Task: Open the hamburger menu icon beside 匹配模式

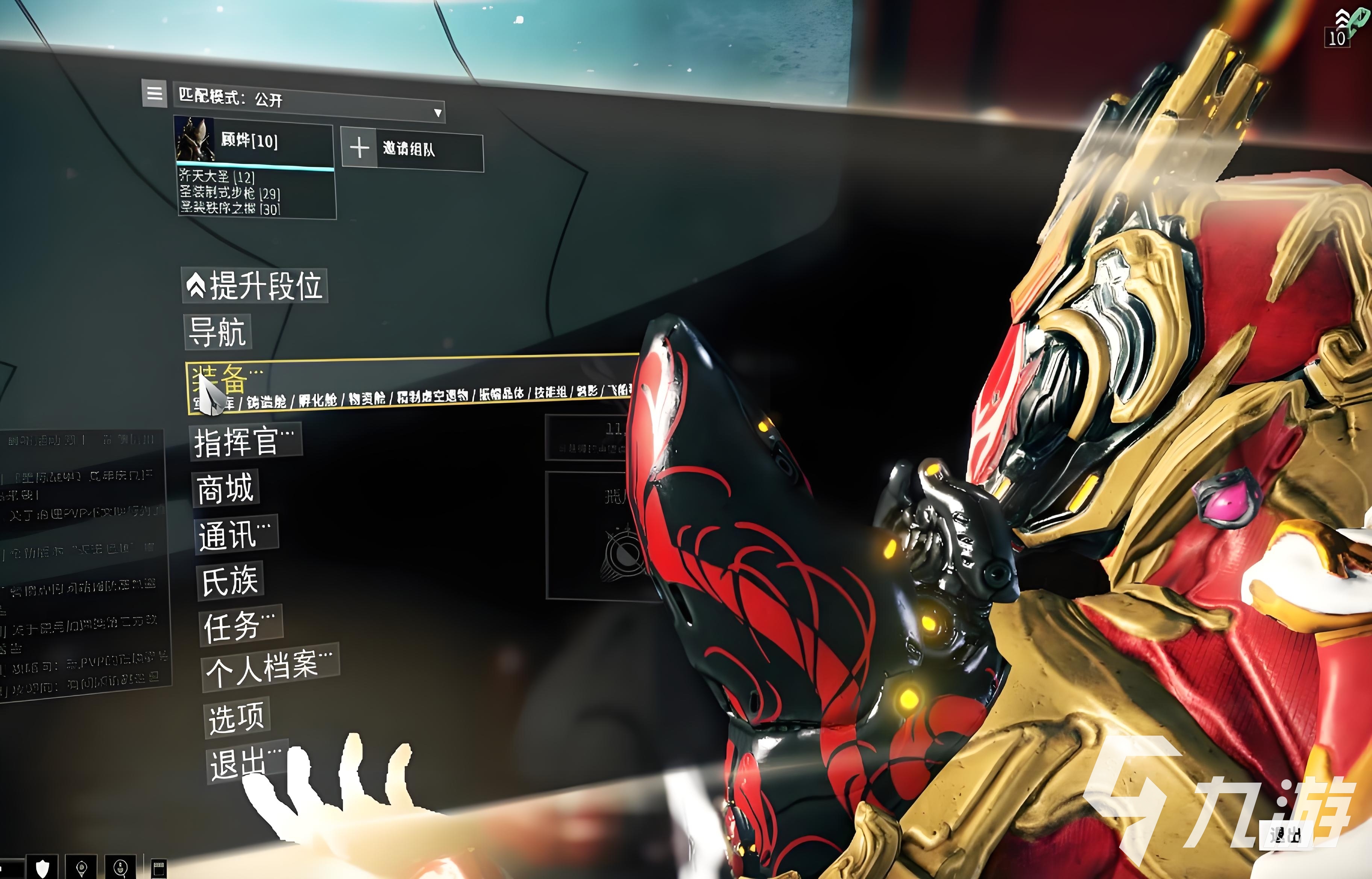Action: pyautogui.click(x=154, y=95)
